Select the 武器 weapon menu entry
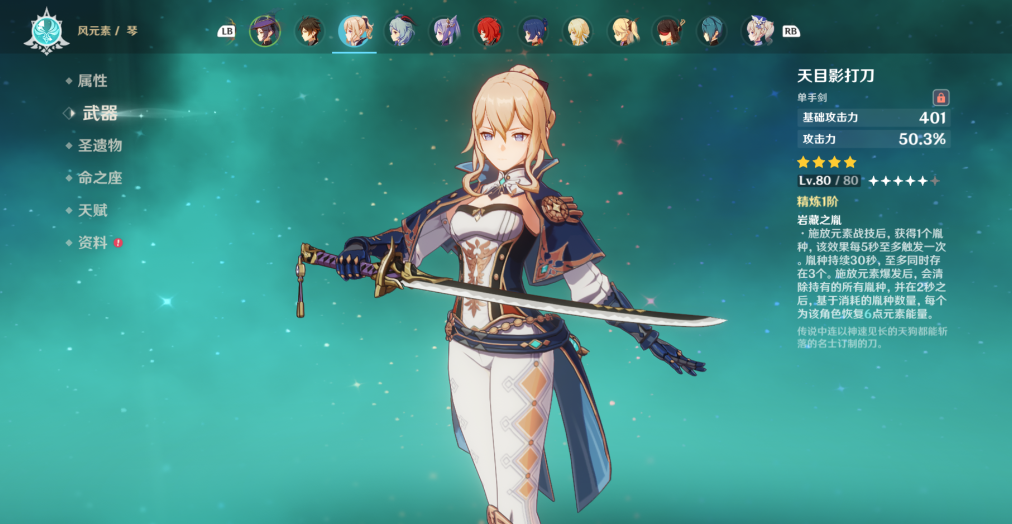 pyautogui.click(x=99, y=113)
